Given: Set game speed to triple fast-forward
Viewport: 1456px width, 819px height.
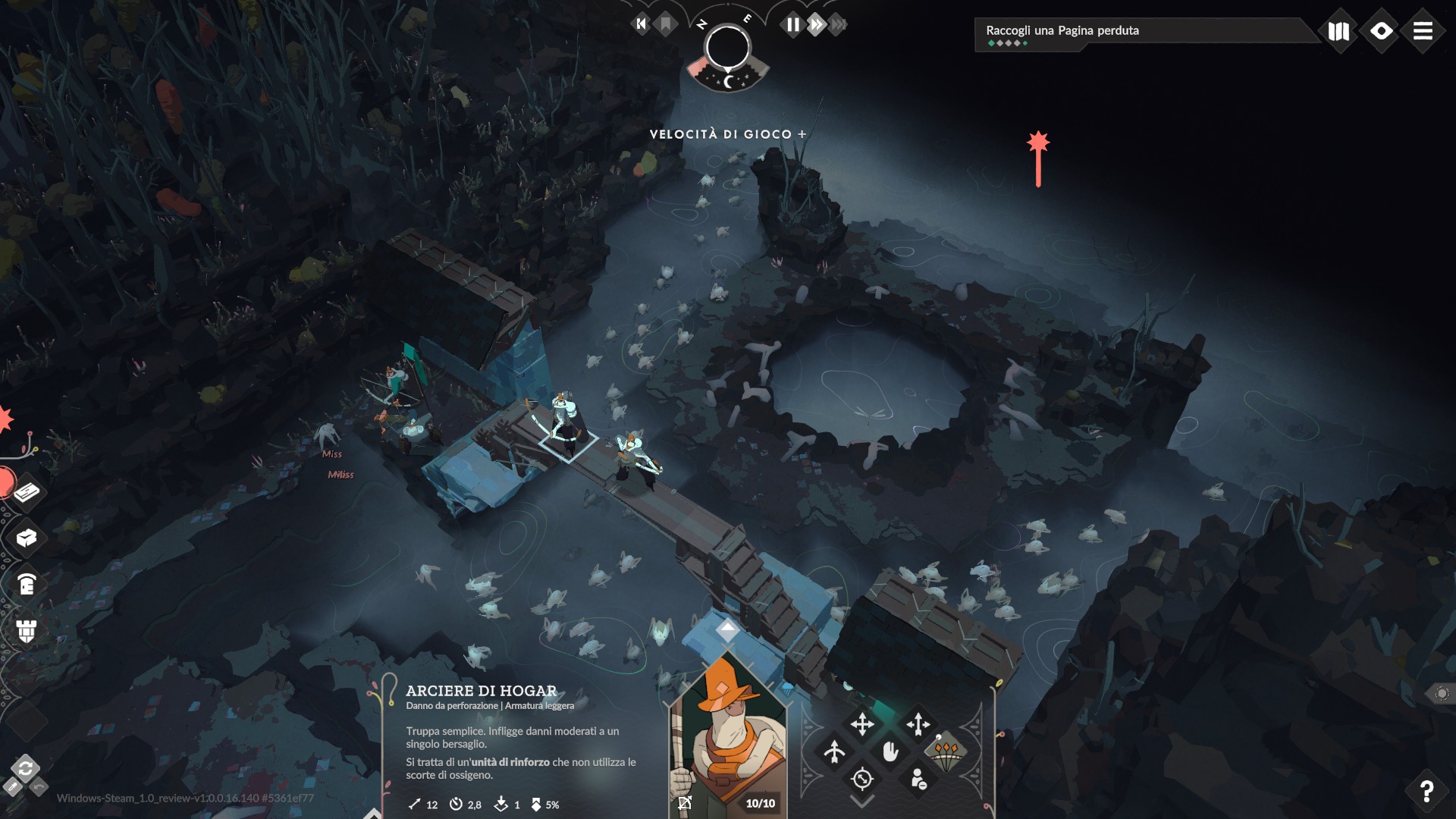Looking at the screenshot, I should pyautogui.click(x=838, y=25).
